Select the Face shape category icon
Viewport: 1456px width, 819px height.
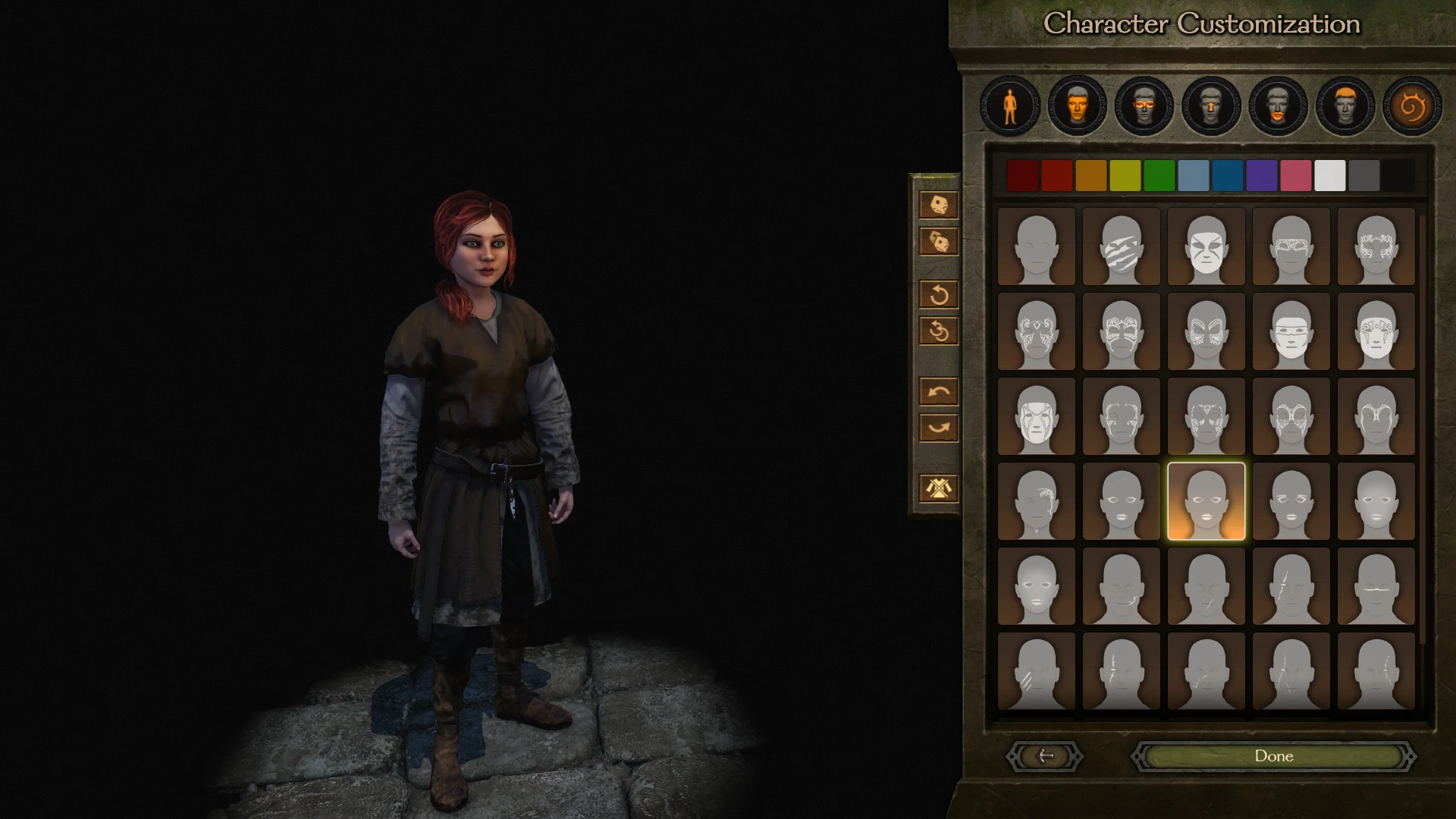[x=1077, y=106]
